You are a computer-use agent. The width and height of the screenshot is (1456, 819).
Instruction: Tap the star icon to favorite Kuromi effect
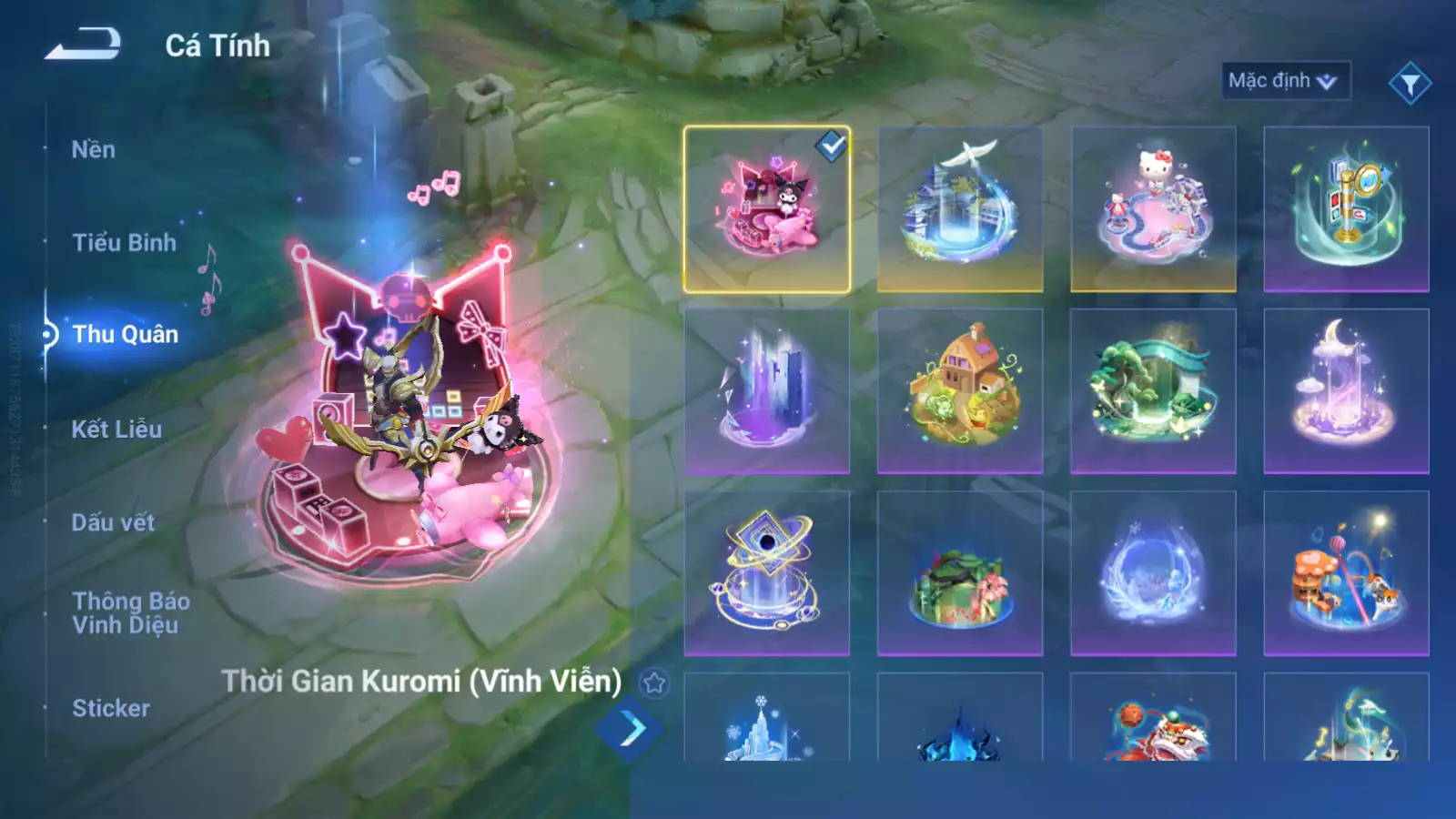pos(652,680)
